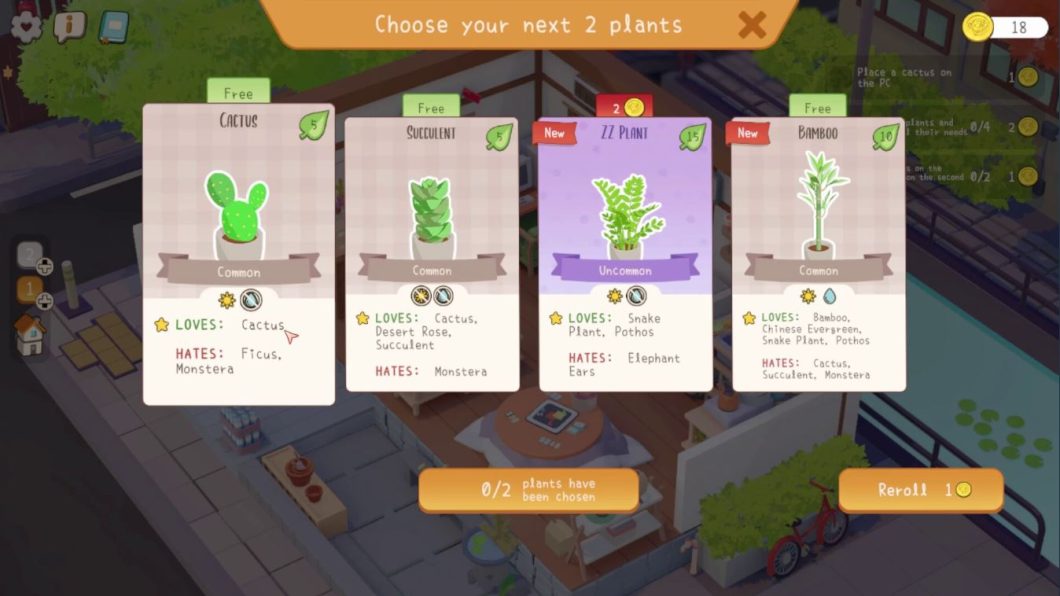Open the info speech bubble
The height and width of the screenshot is (596, 1060).
[x=69, y=26]
